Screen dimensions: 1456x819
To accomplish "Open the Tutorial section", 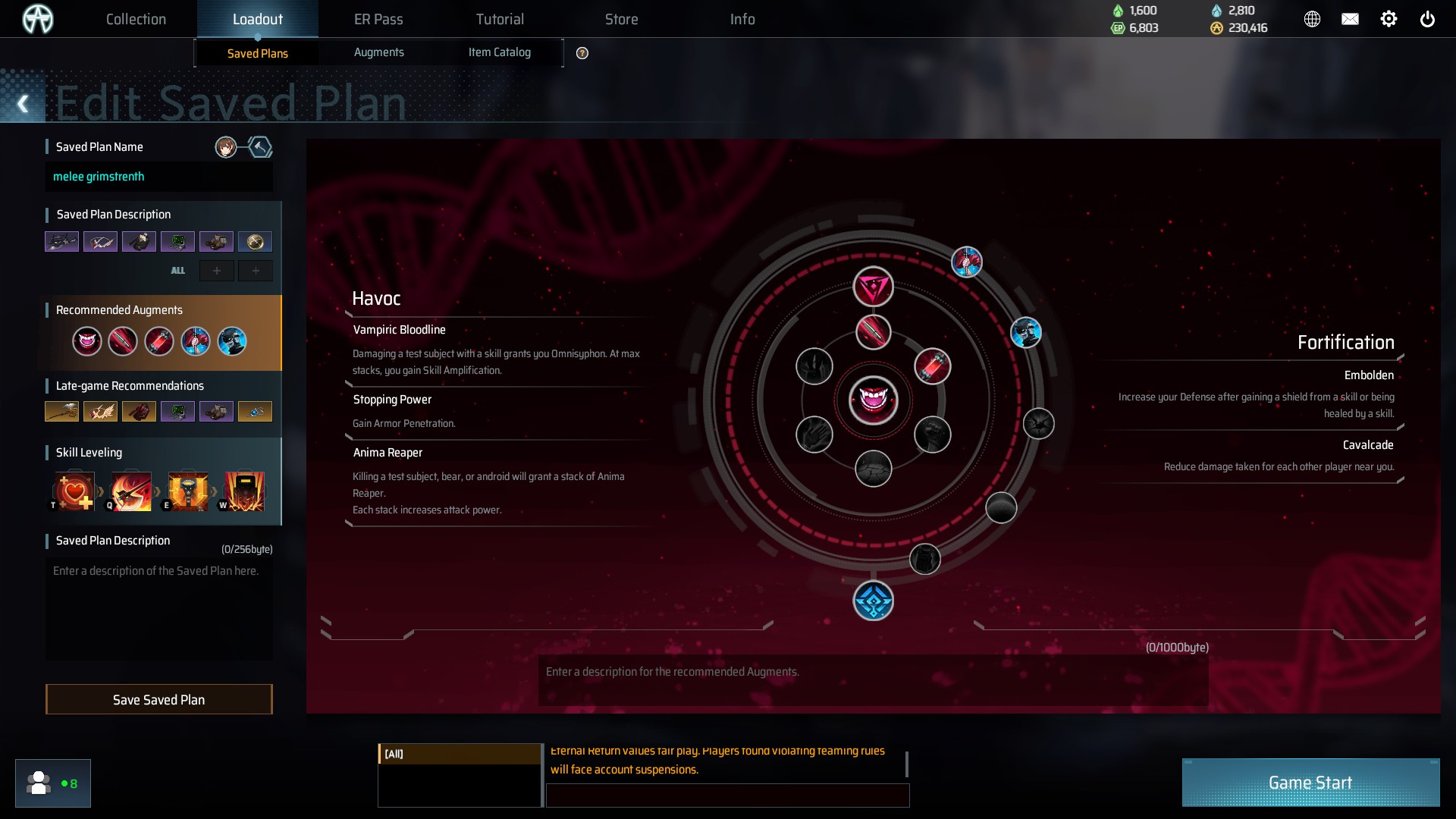I will click(x=500, y=19).
